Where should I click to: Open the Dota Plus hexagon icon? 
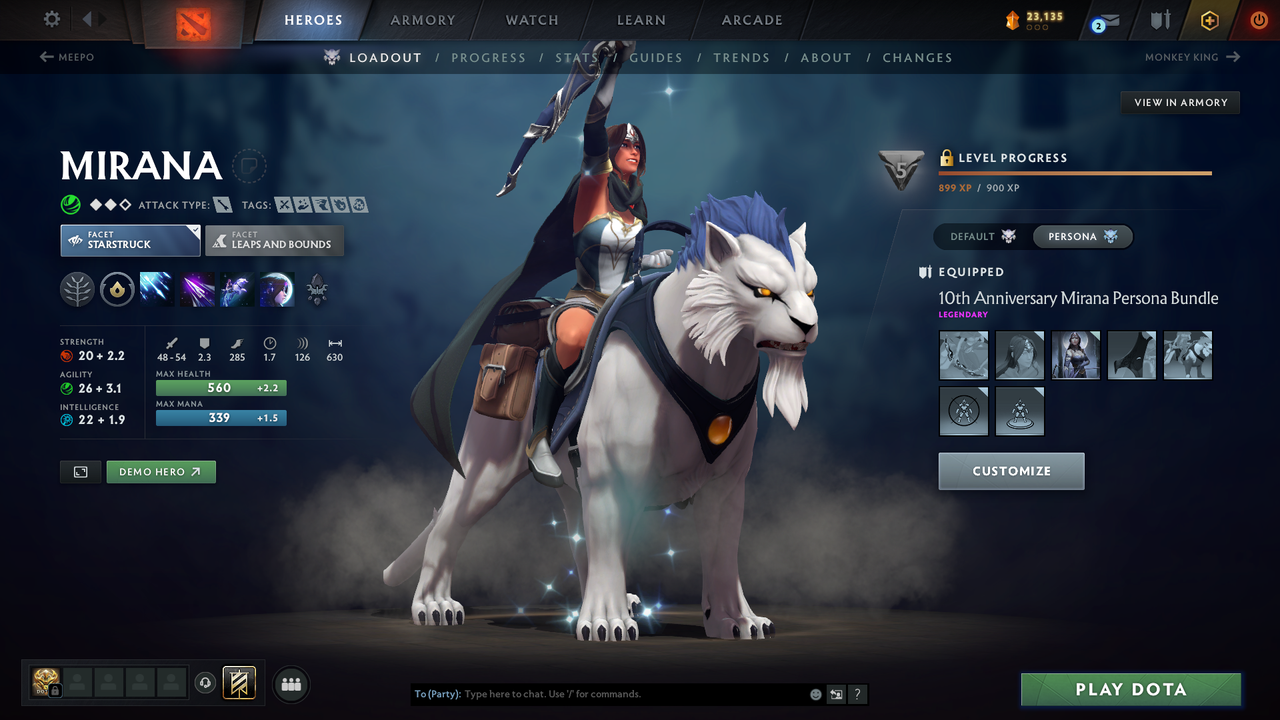pos(1209,19)
